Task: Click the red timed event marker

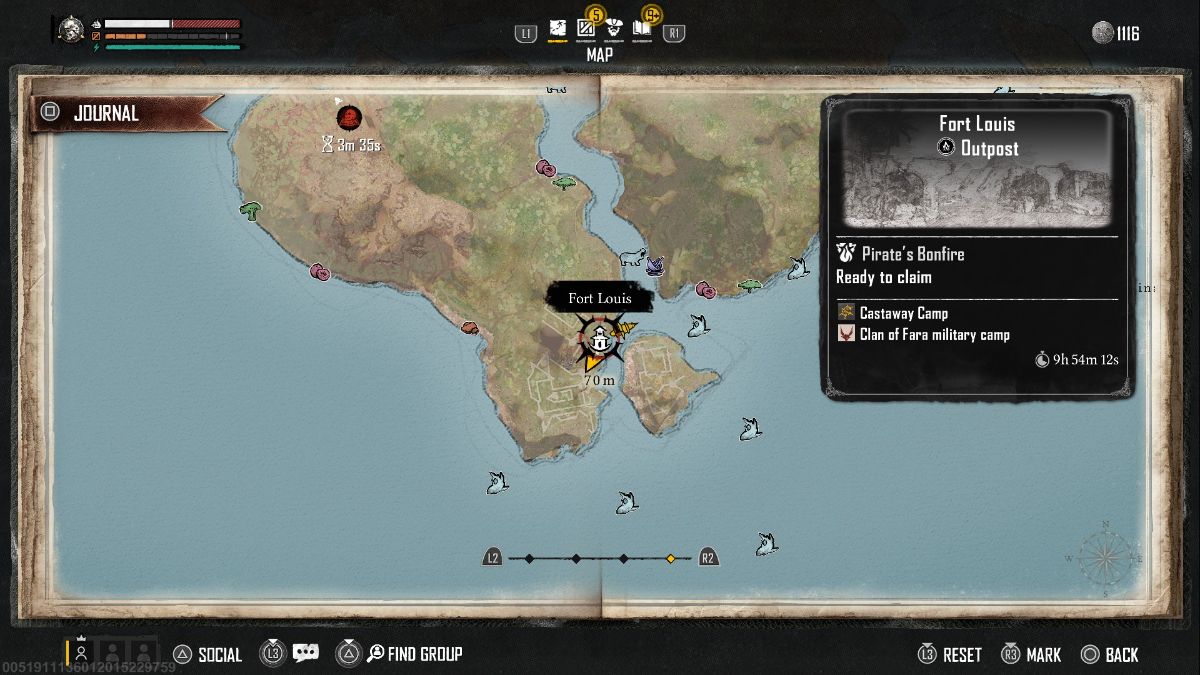Action: (x=348, y=118)
